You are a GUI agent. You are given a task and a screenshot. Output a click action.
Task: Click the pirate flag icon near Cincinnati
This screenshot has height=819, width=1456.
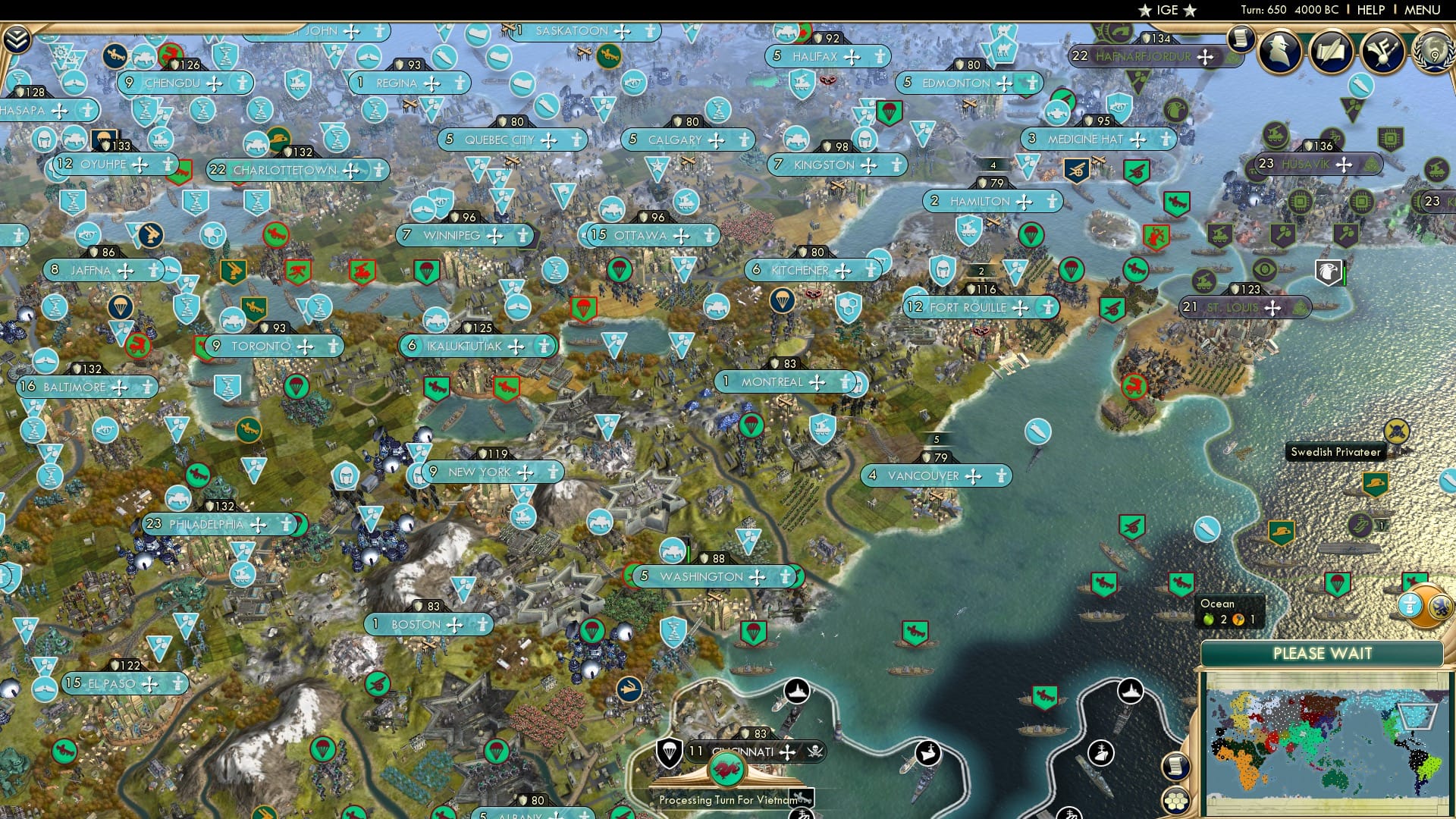(x=816, y=751)
